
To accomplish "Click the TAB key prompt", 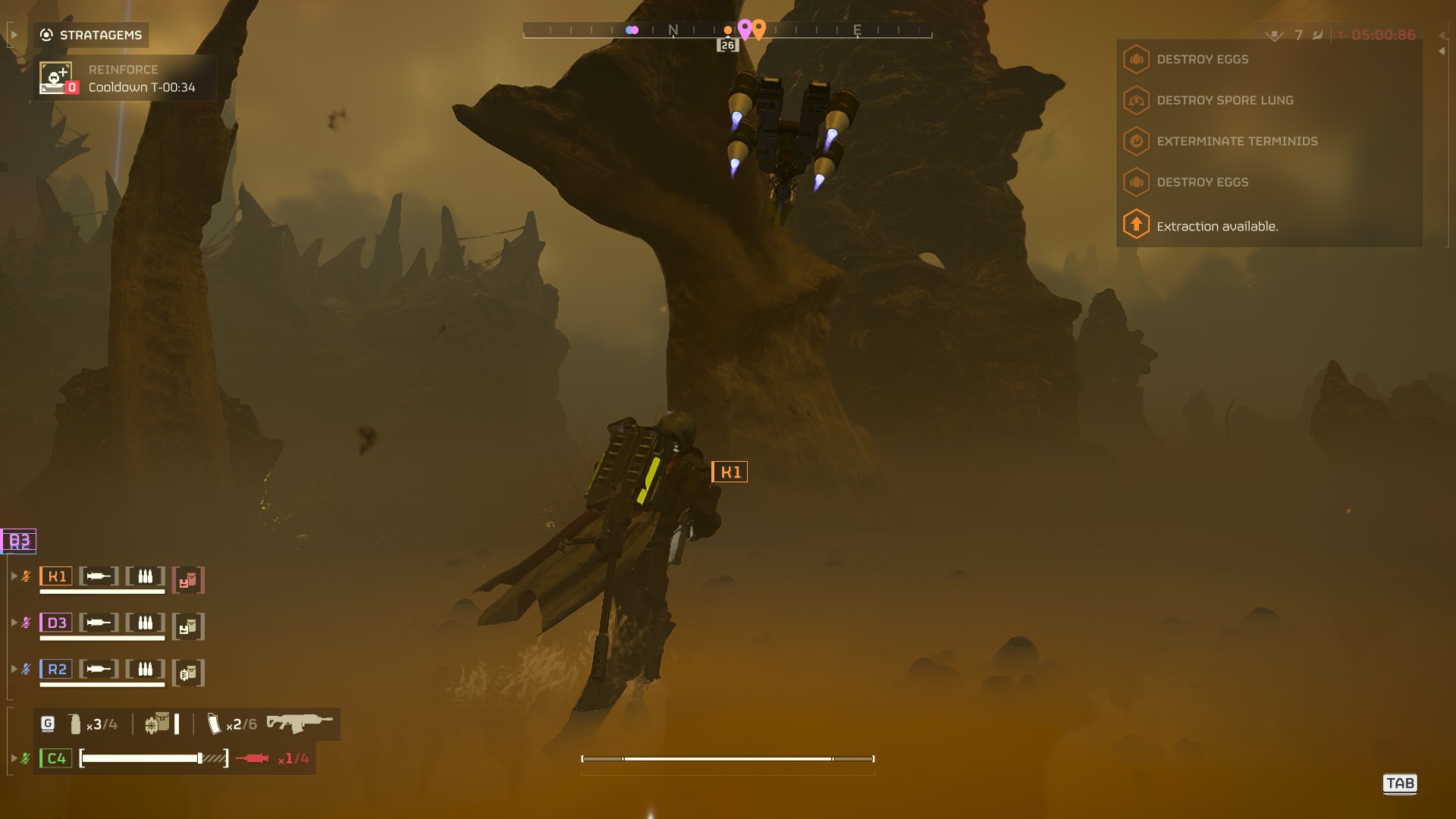I will pos(1401,784).
